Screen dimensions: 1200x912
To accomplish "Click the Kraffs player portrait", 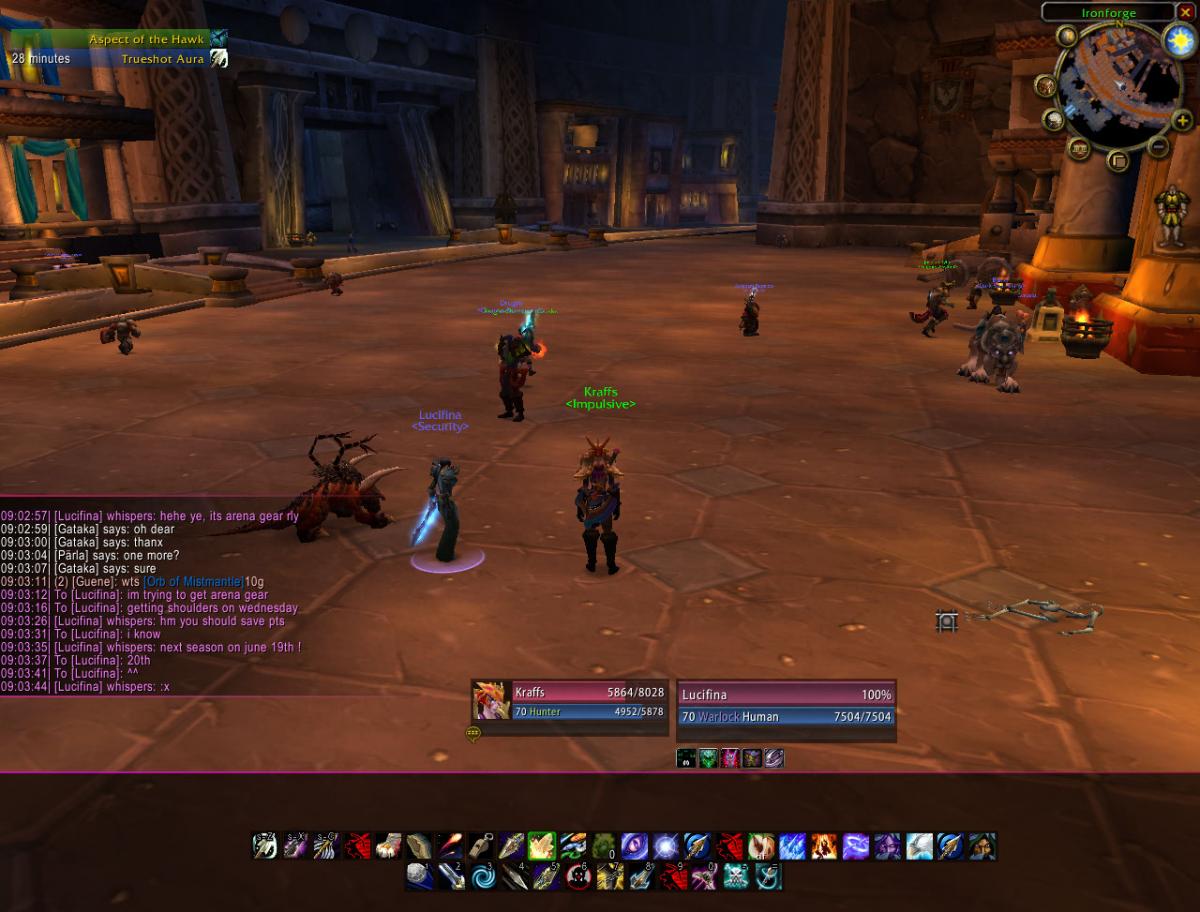I will pos(490,700).
